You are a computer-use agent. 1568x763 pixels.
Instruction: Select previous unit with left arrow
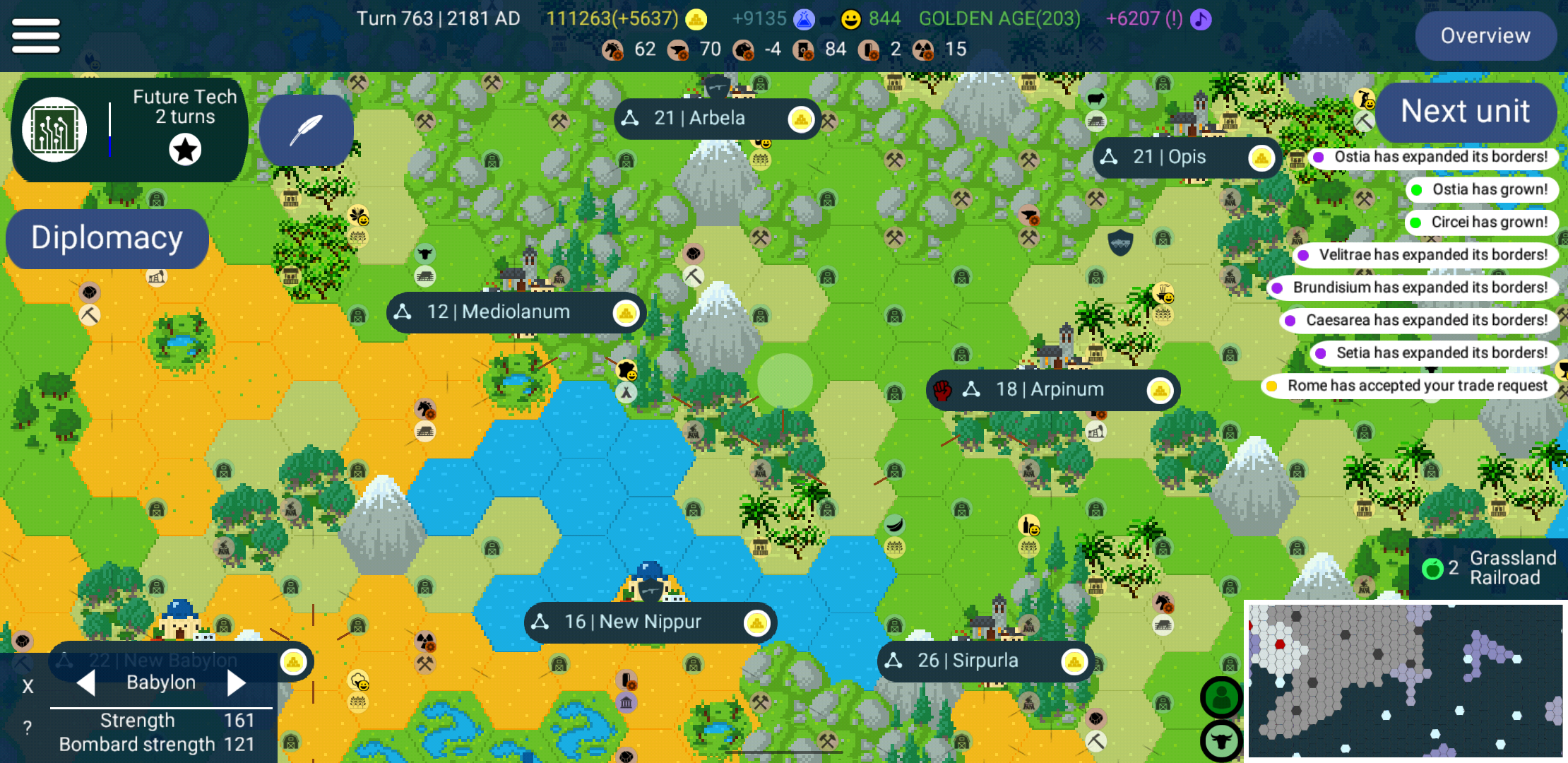86,682
